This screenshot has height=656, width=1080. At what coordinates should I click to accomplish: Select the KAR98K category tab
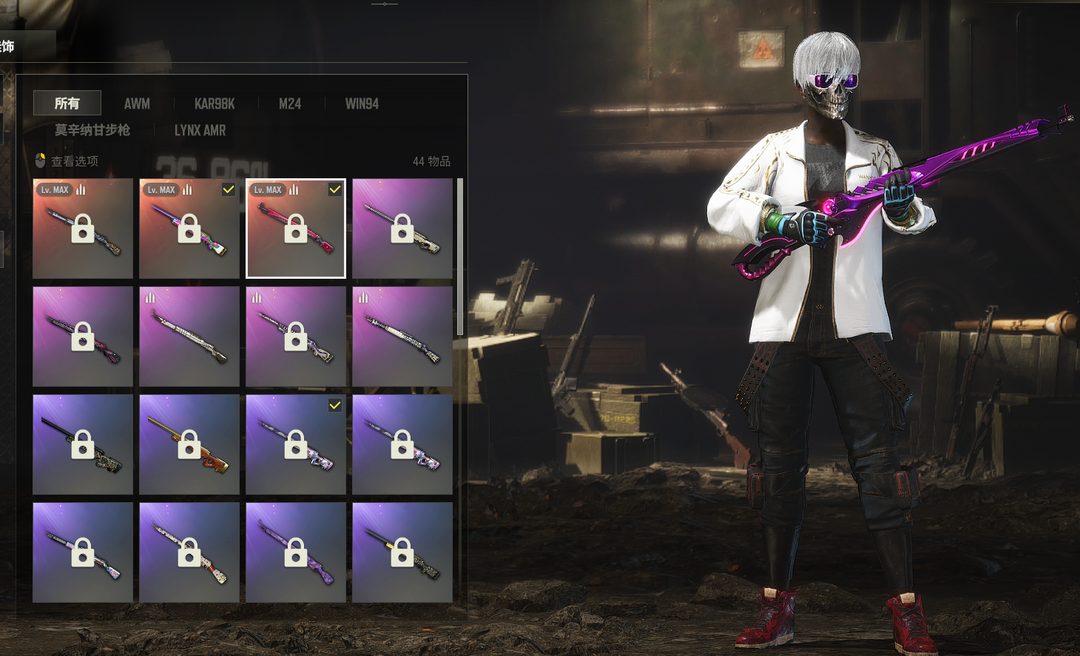click(215, 103)
